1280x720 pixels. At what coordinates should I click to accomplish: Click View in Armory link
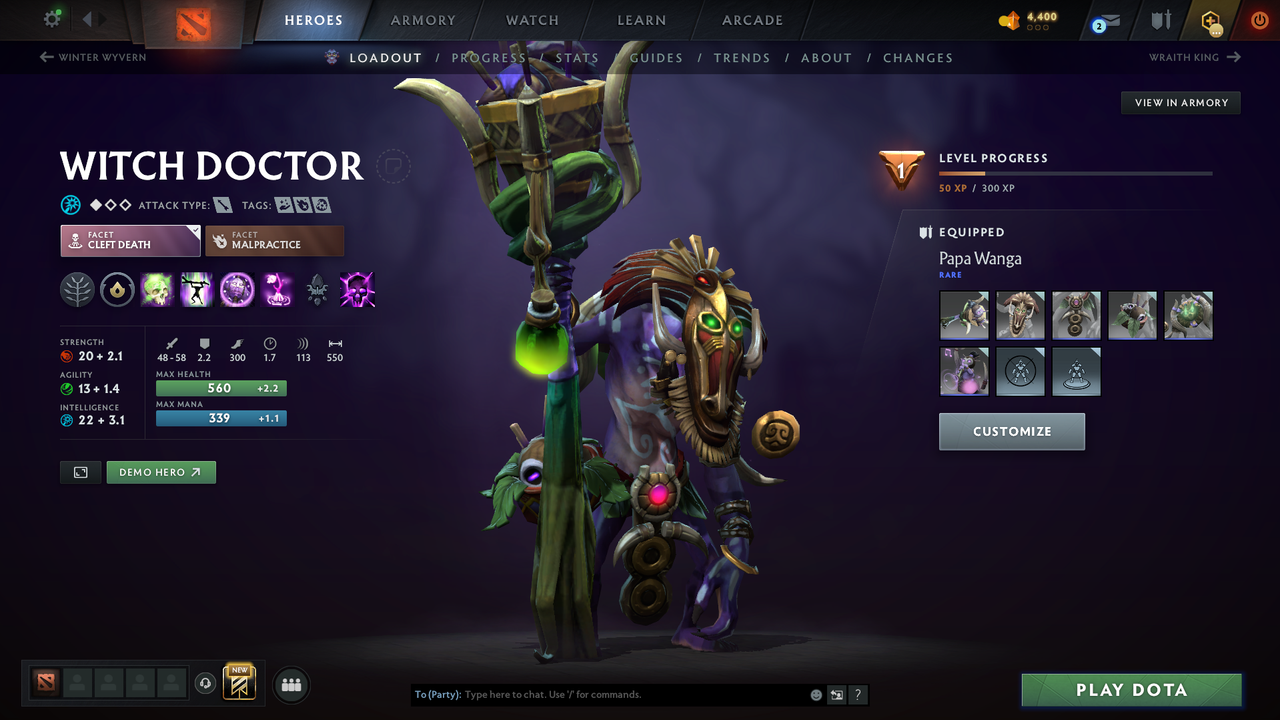pos(1180,102)
